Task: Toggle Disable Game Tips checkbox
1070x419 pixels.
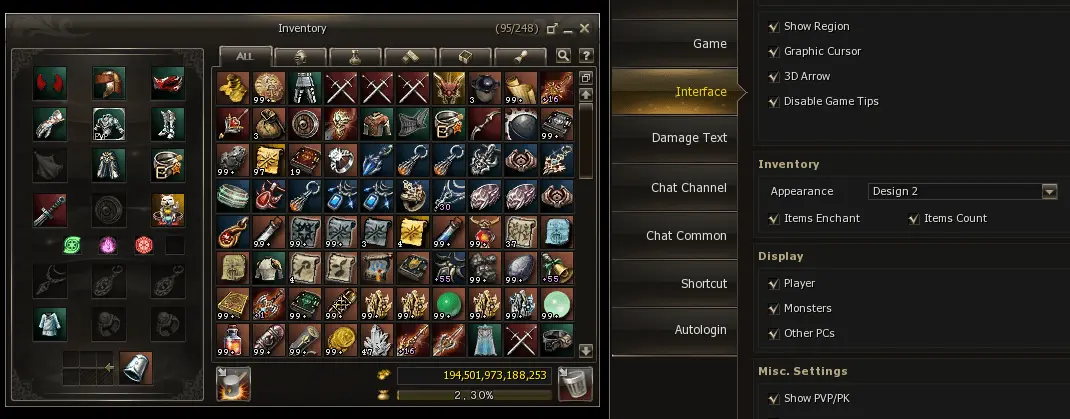Action: tap(773, 101)
